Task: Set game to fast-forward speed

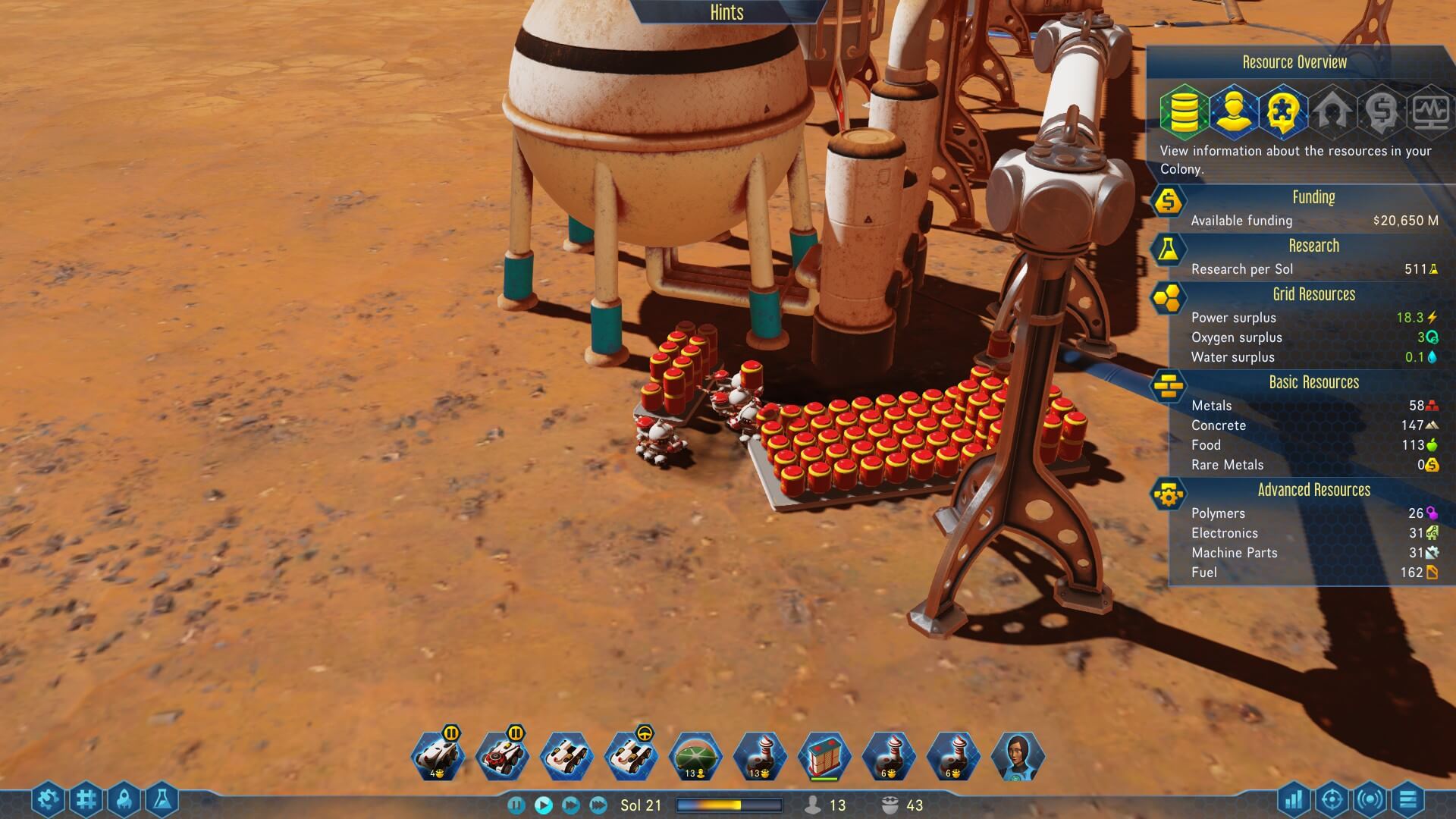Action: tap(571, 805)
